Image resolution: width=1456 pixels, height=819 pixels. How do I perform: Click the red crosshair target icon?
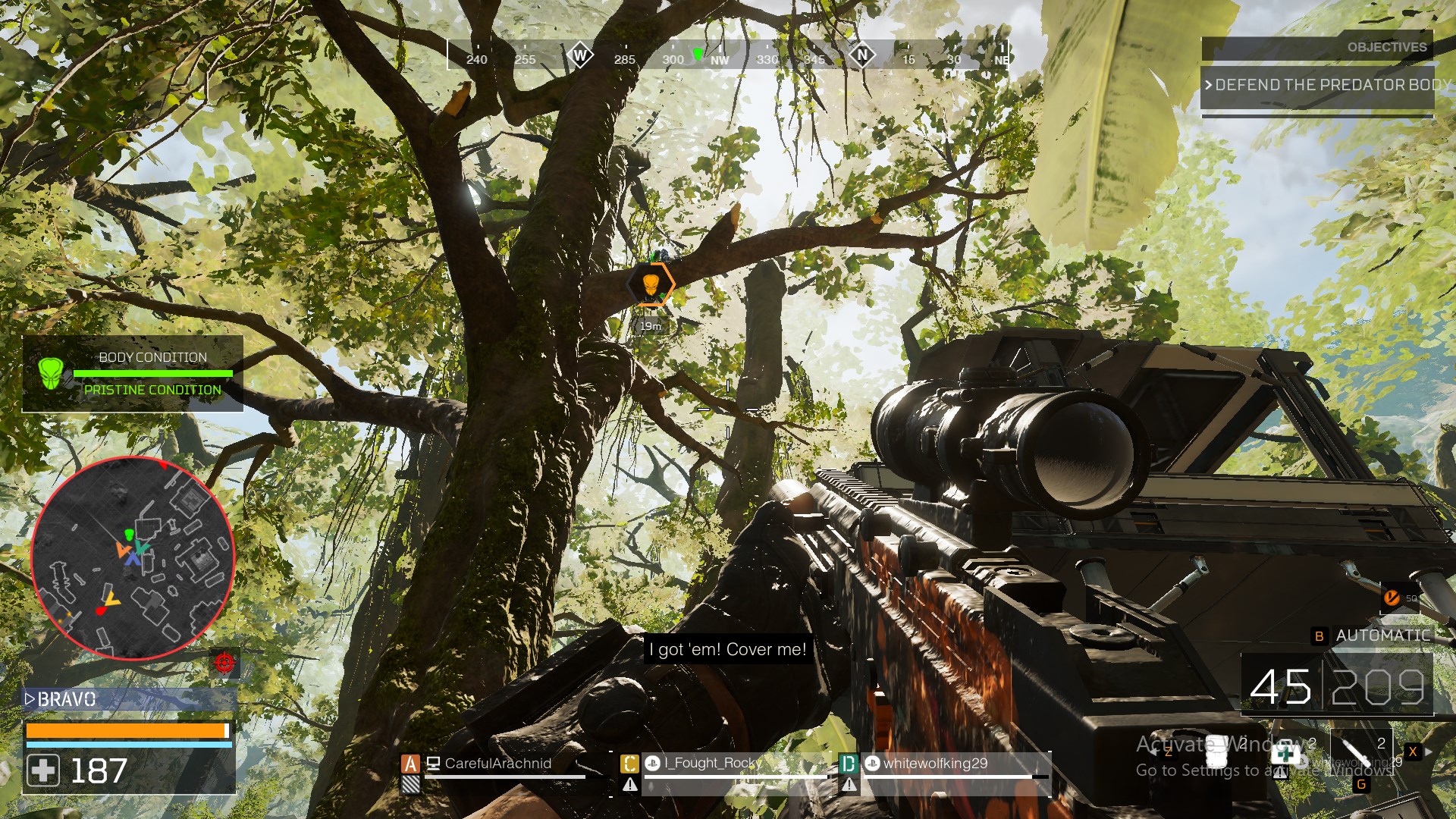[x=224, y=663]
